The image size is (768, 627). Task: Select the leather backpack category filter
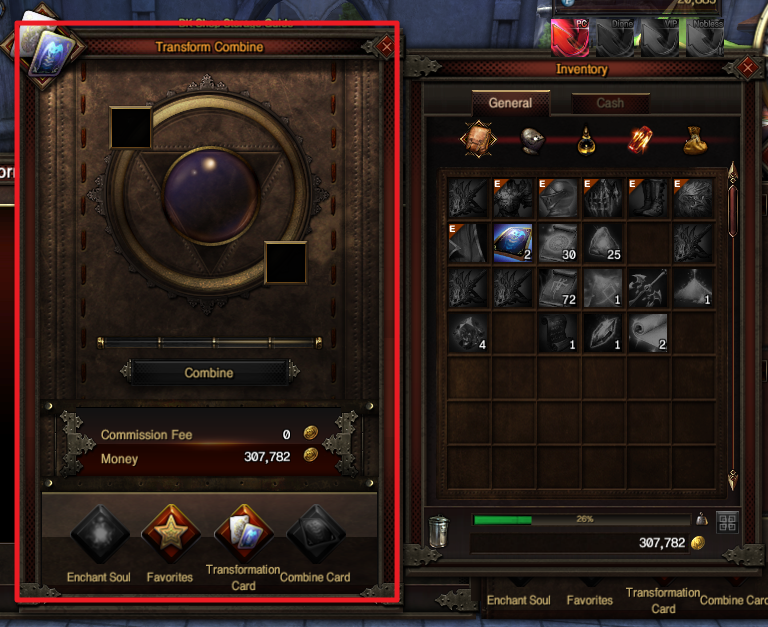coord(477,141)
